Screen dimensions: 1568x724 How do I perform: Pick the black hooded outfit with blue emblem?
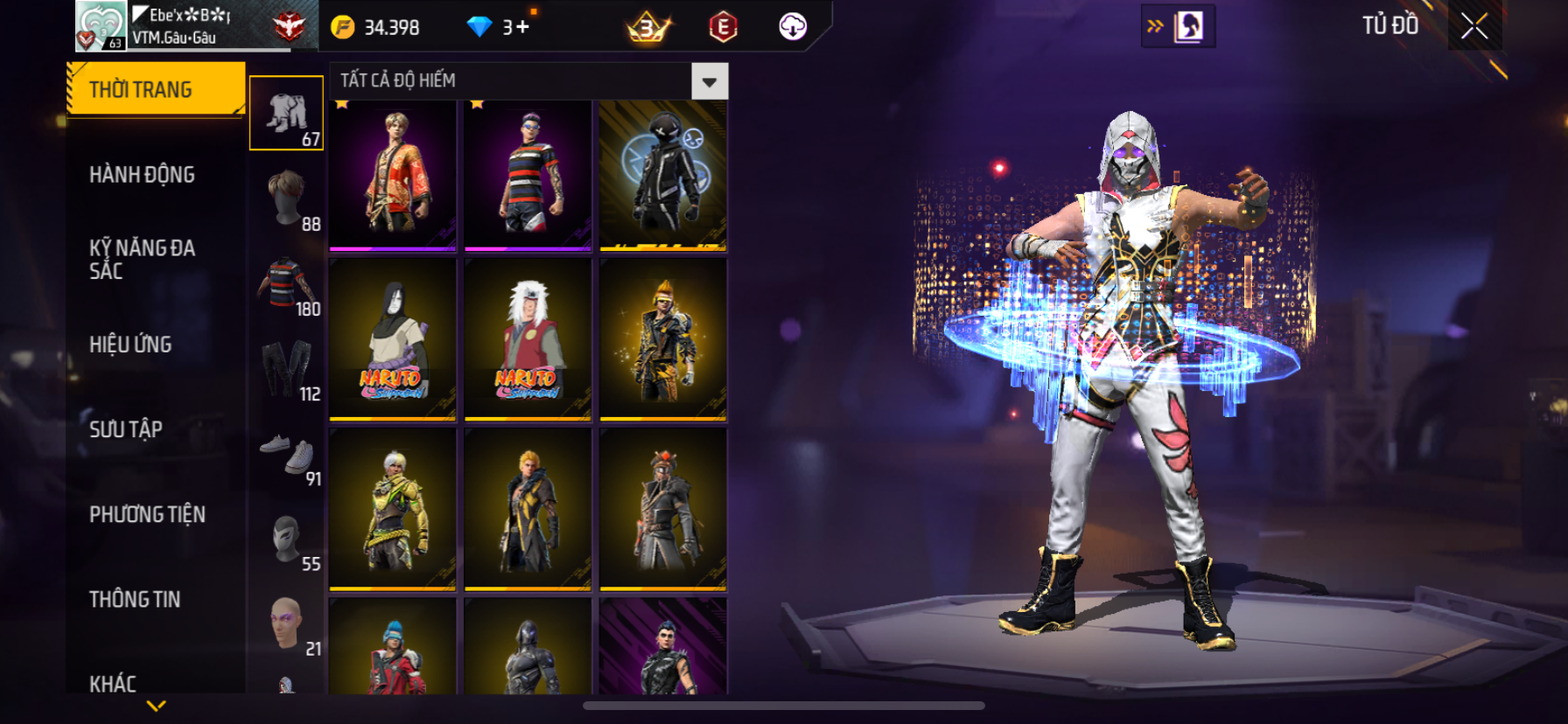click(663, 175)
